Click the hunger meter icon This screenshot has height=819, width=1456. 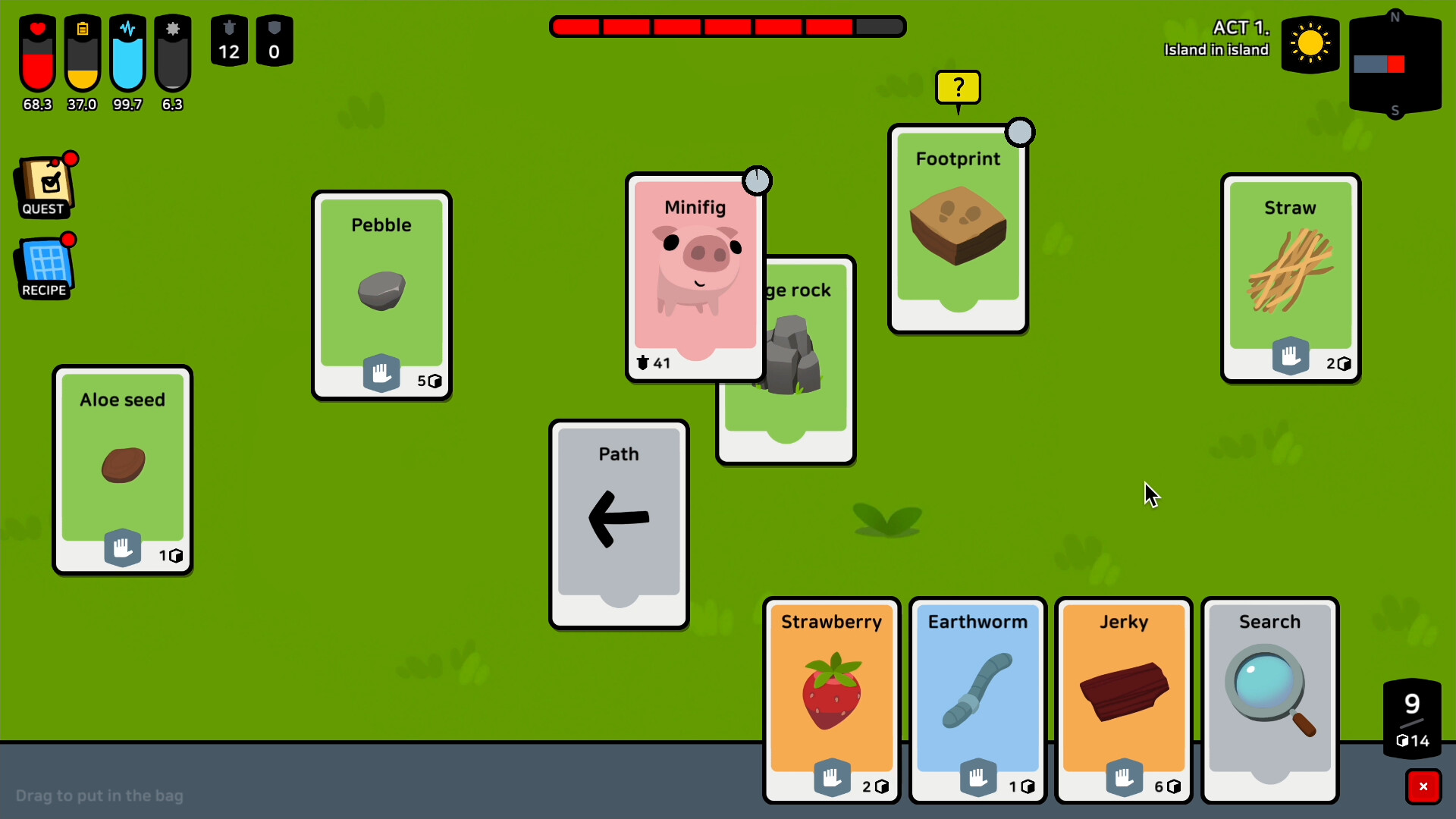(82, 53)
